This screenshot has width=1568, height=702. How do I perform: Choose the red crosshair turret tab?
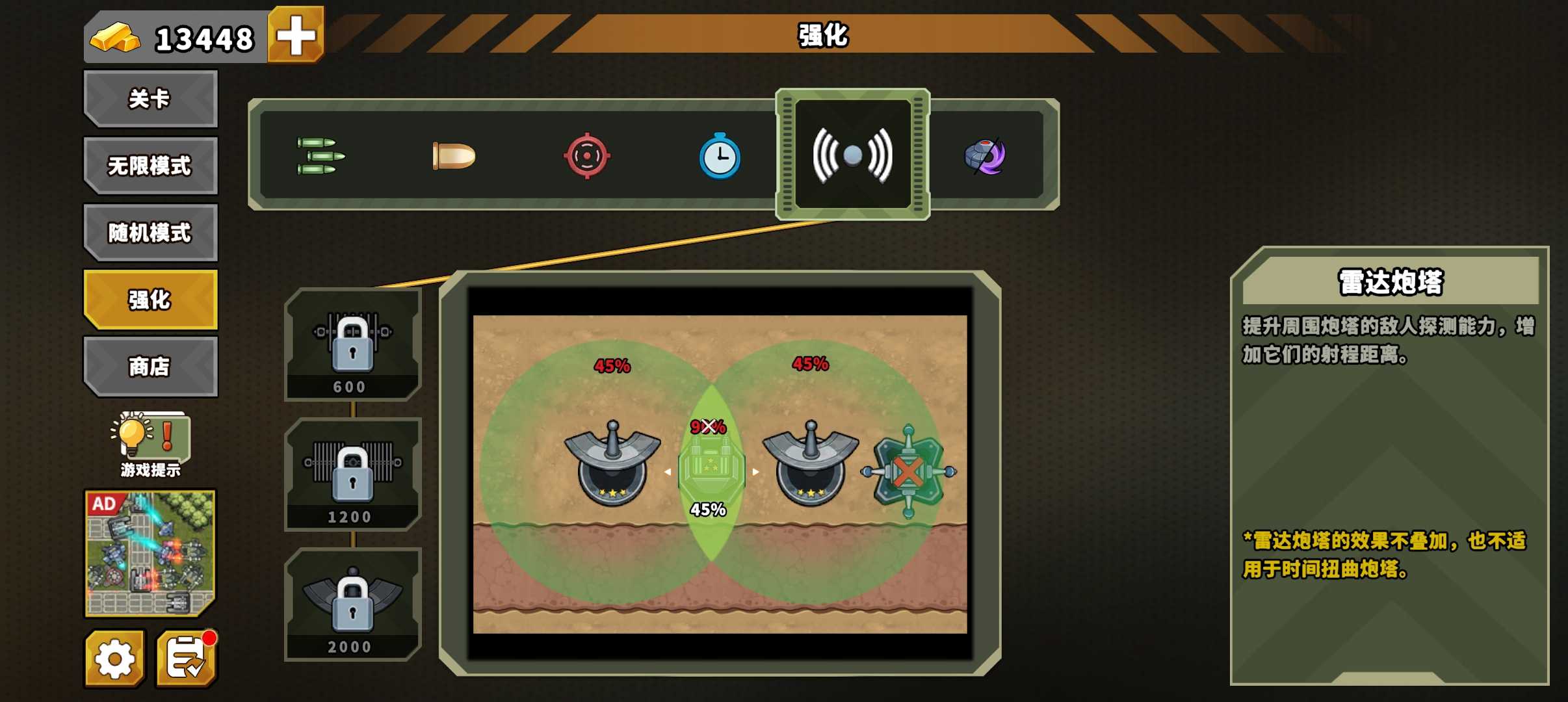(x=586, y=156)
